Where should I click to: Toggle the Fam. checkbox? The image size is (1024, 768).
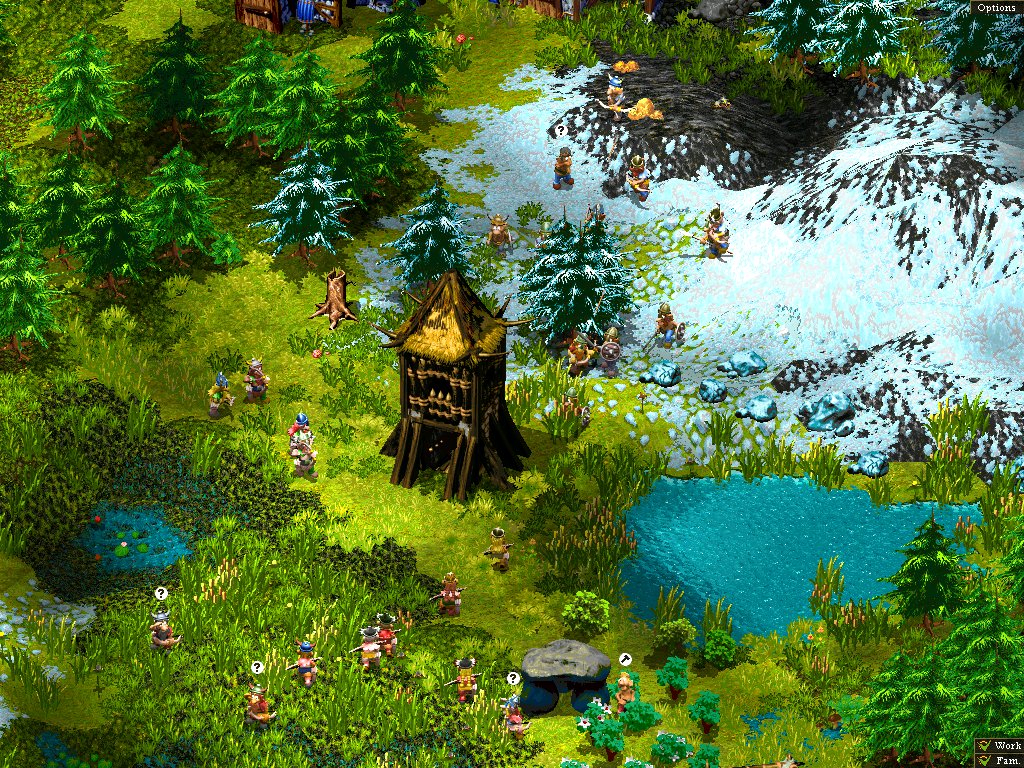[985, 761]
